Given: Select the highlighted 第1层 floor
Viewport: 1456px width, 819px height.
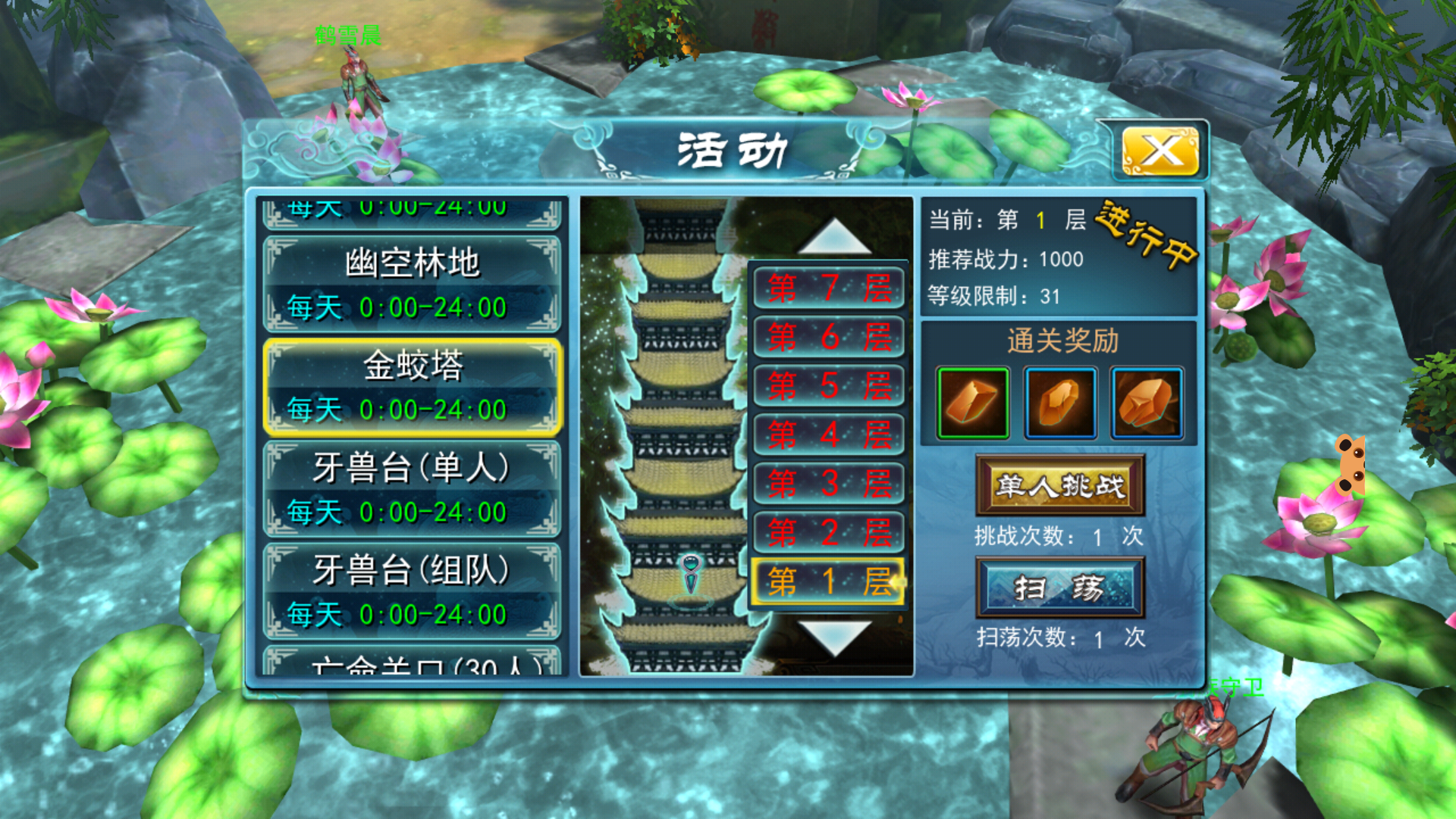Looking at the screenshot, I should tap(829, 582).
